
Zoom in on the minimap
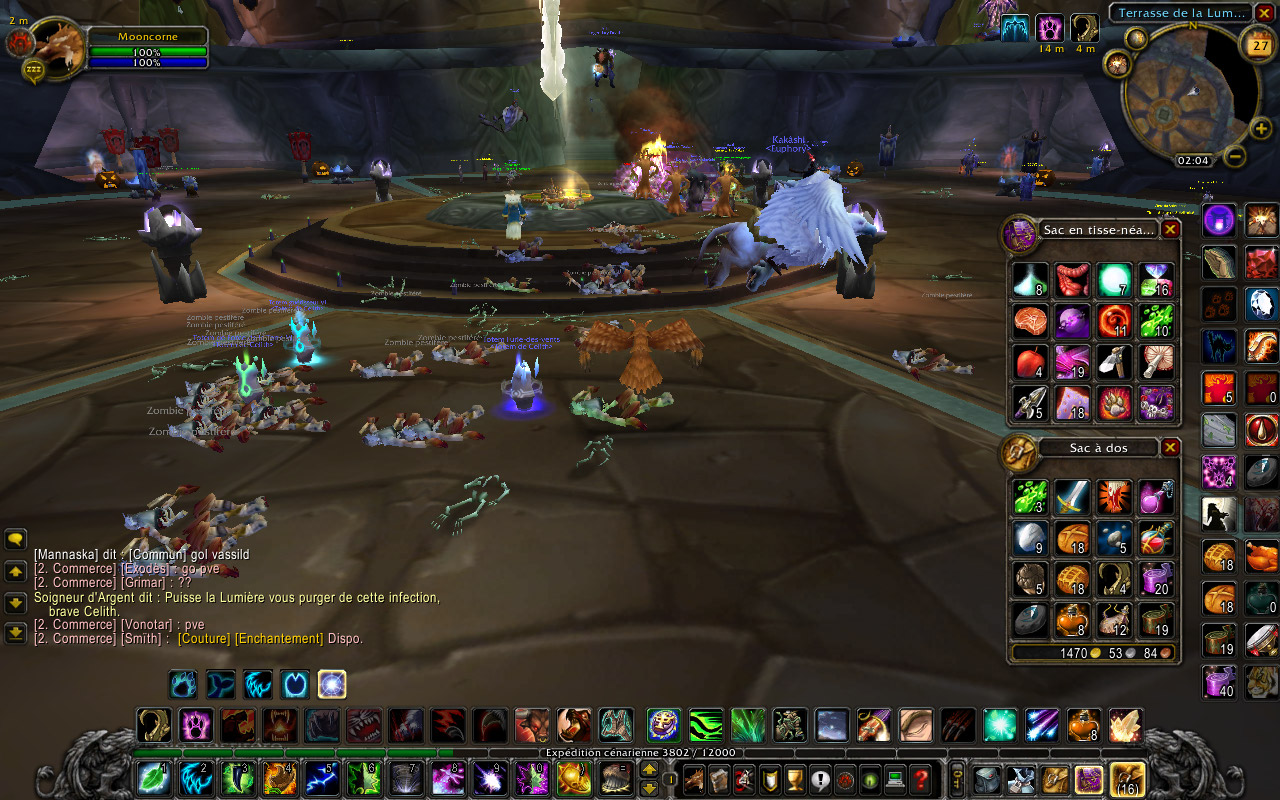(1261, 128)
